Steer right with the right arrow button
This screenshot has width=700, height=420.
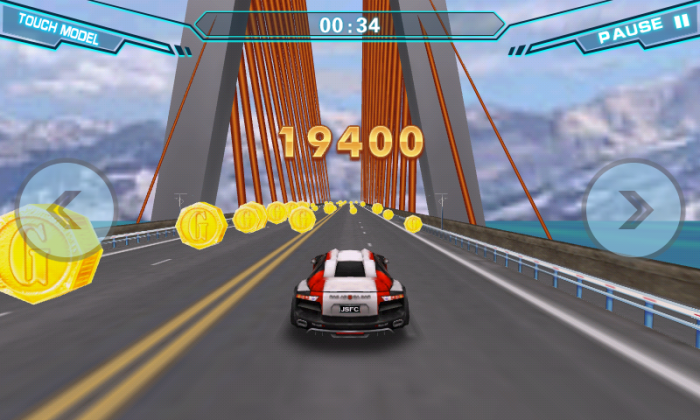633,209
